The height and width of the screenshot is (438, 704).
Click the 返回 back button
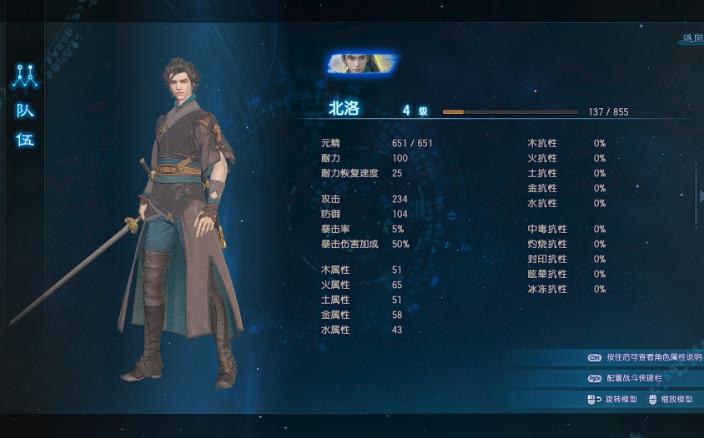pyautogui.click(x=692, y=38)
